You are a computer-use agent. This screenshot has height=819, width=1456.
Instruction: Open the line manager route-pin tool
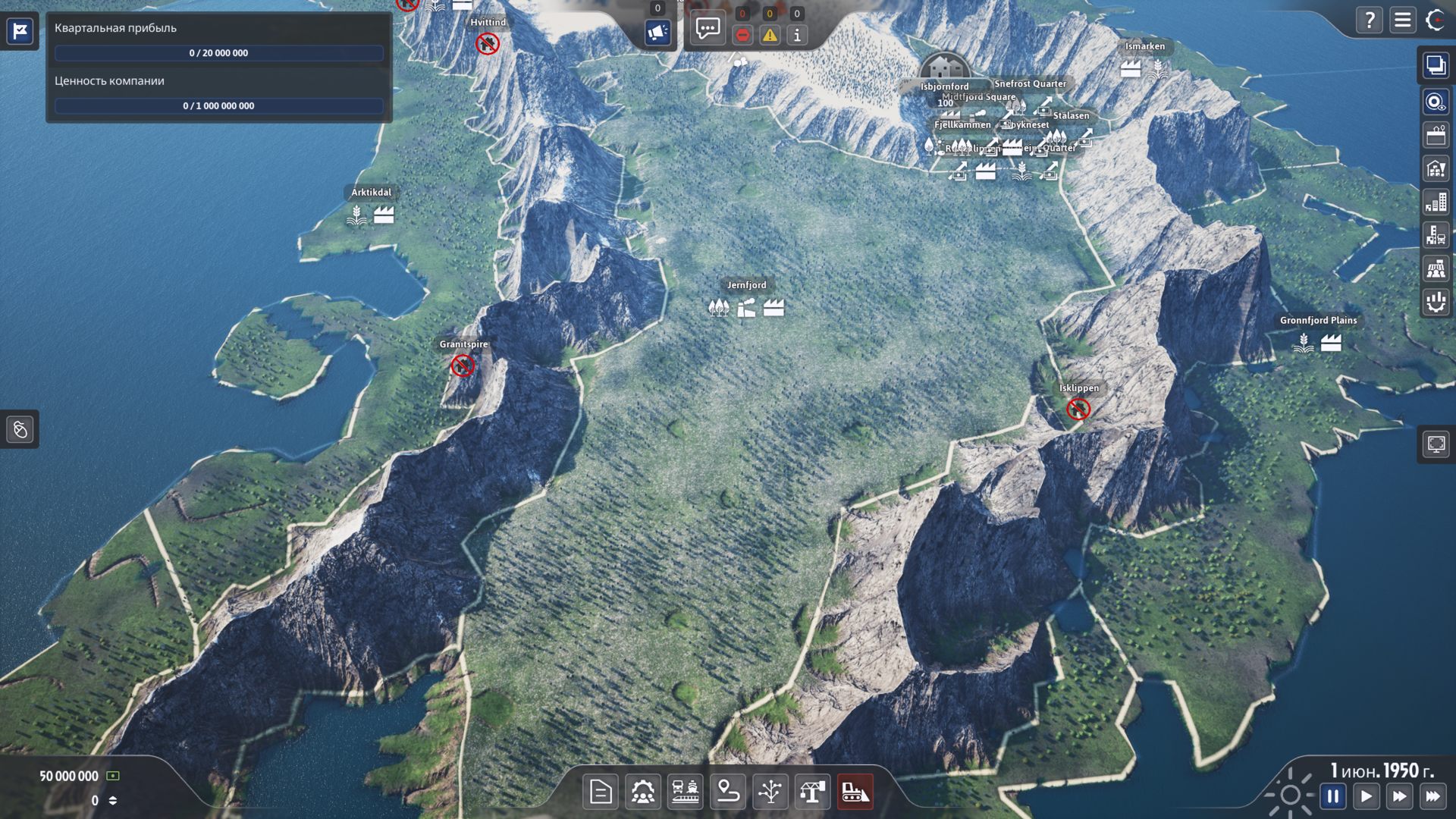click(x=727, y=792)
